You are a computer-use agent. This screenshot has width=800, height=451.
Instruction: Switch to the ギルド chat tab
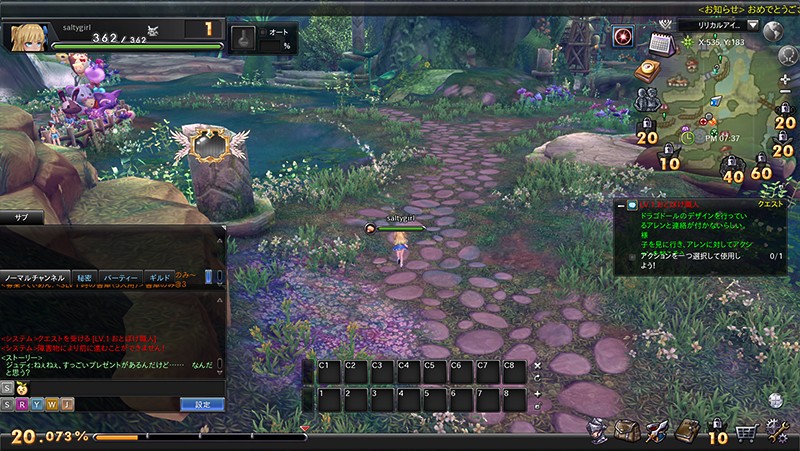(159, 277)
